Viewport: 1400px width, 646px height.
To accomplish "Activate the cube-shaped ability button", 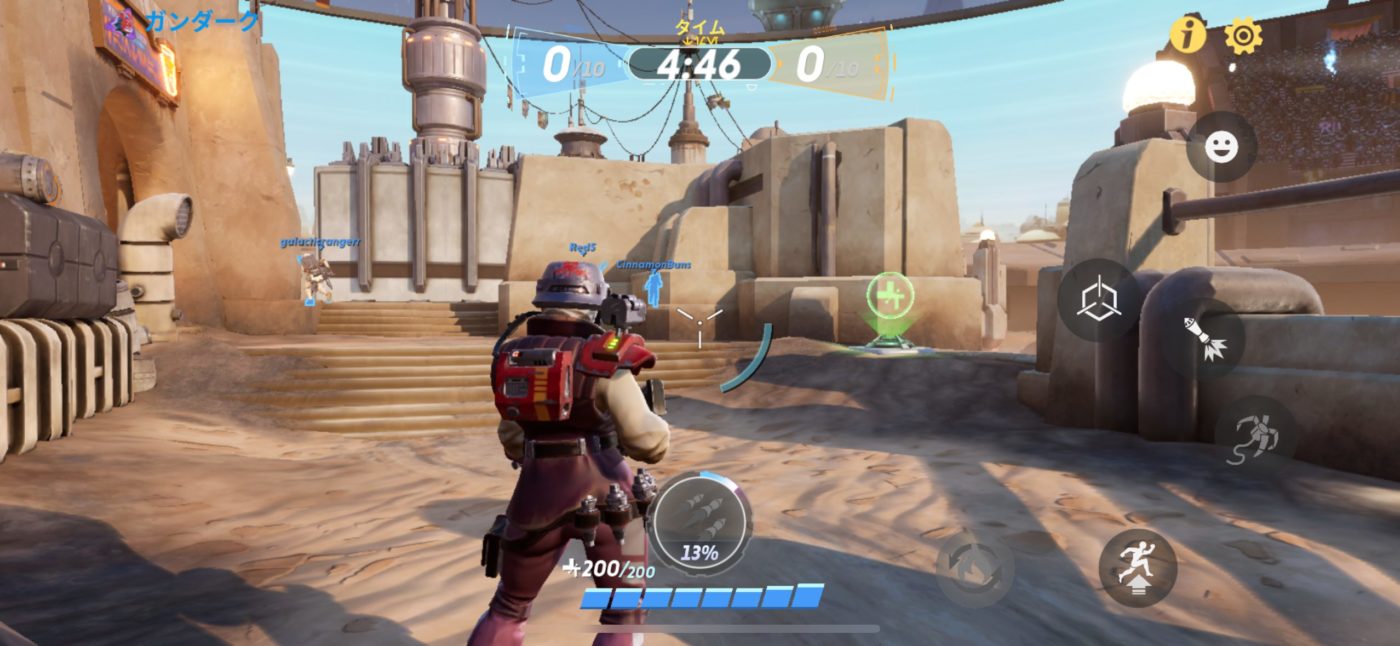I will [1098, 300].
